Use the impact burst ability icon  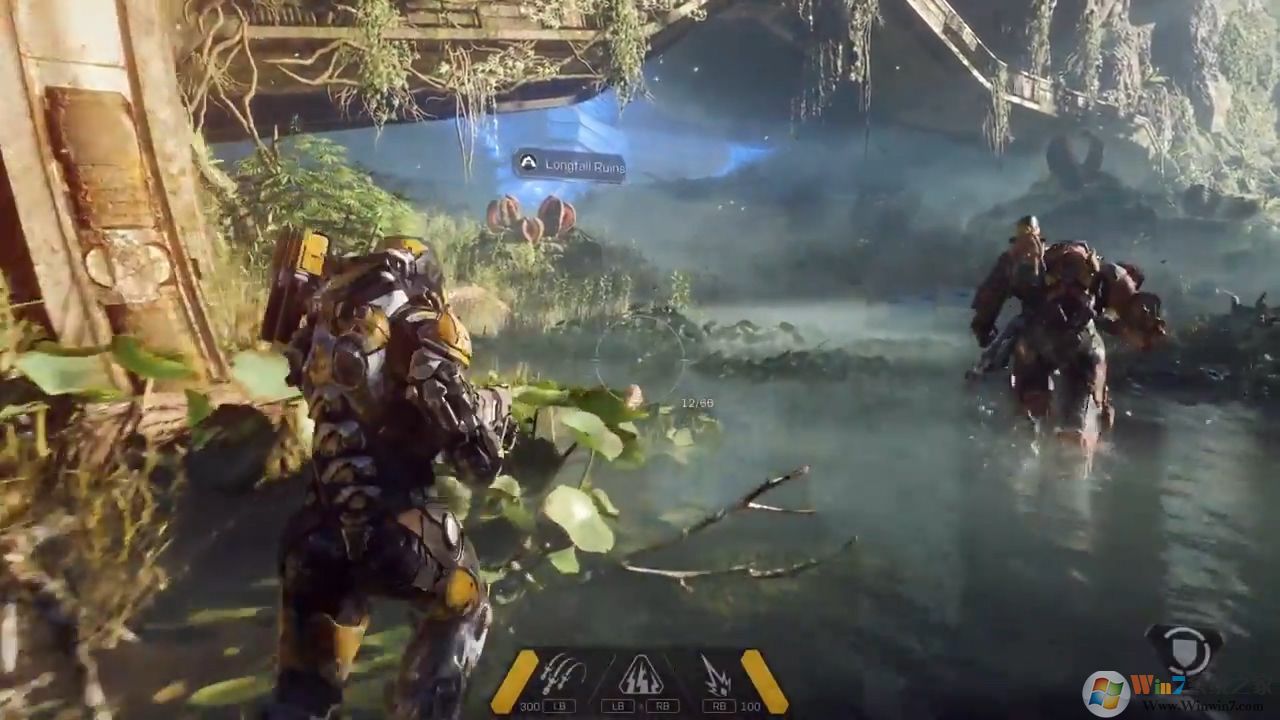pos(716,674)
